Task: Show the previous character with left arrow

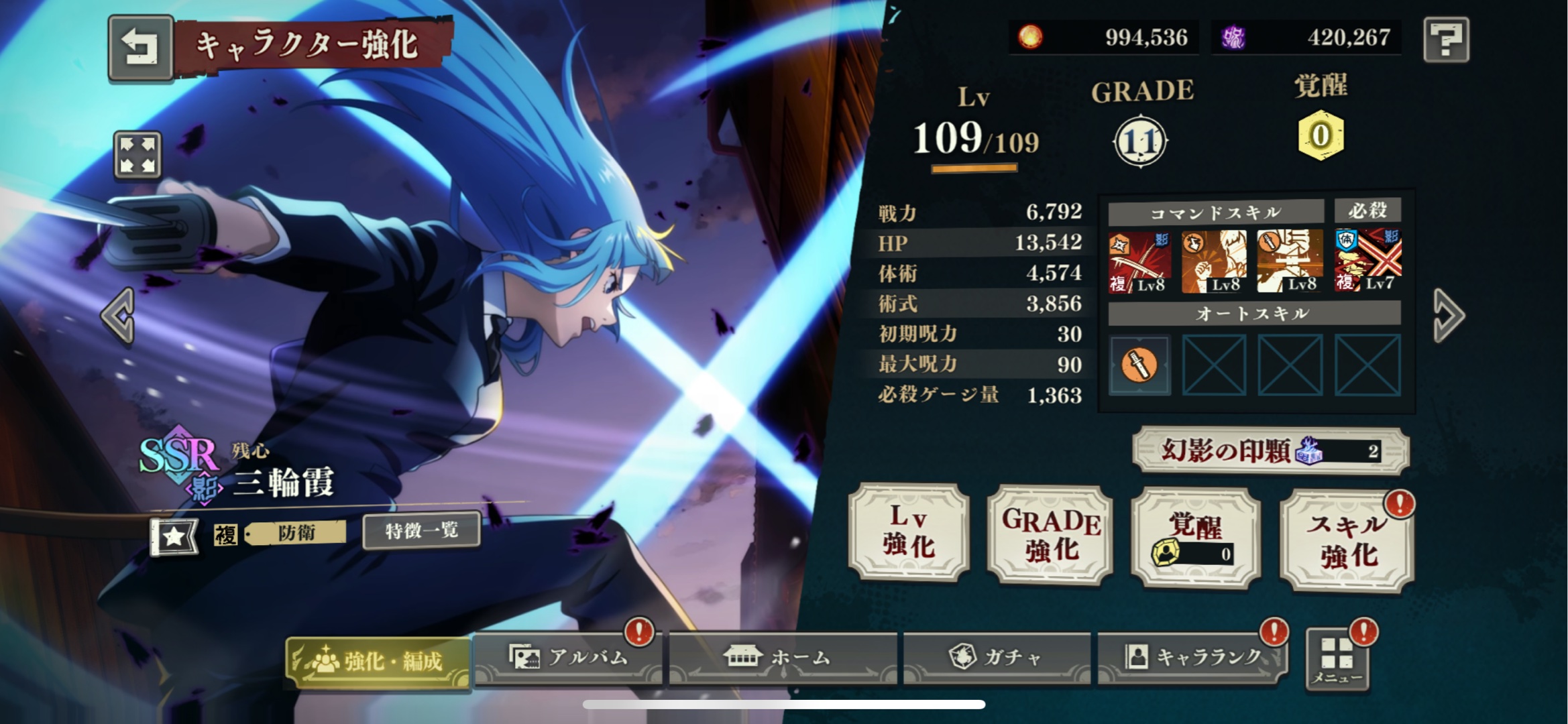Action: tap(119, 316)
